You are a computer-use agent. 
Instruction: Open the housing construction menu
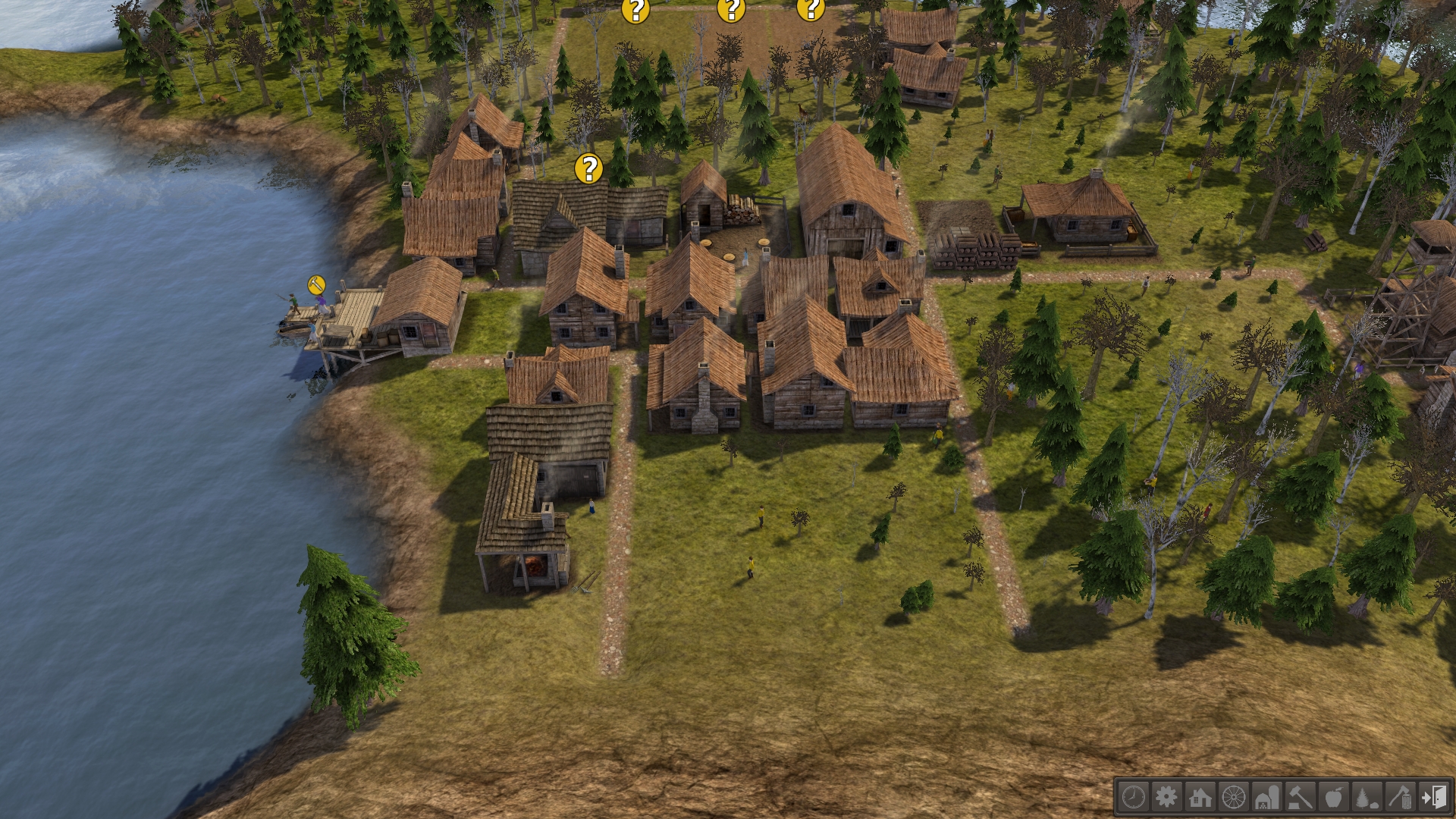(1200, 797)
